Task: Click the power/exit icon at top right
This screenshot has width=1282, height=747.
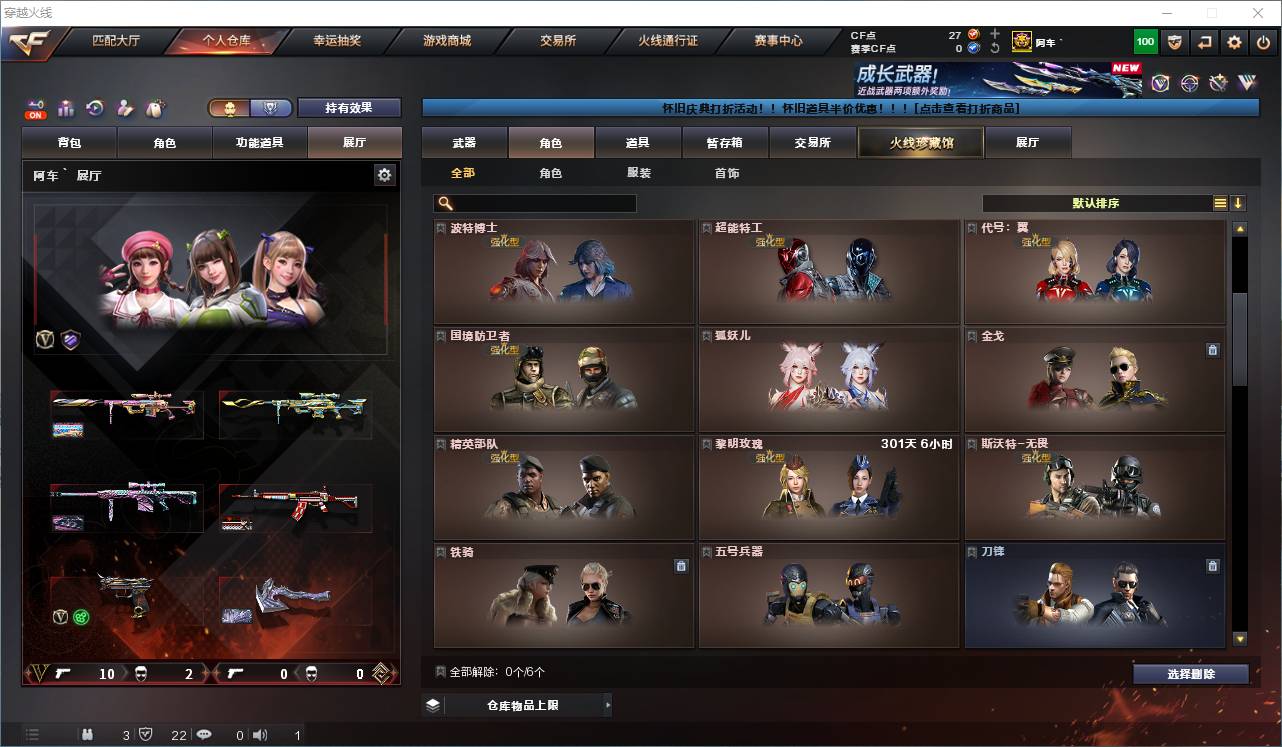Action: [x=1263, y=42]
